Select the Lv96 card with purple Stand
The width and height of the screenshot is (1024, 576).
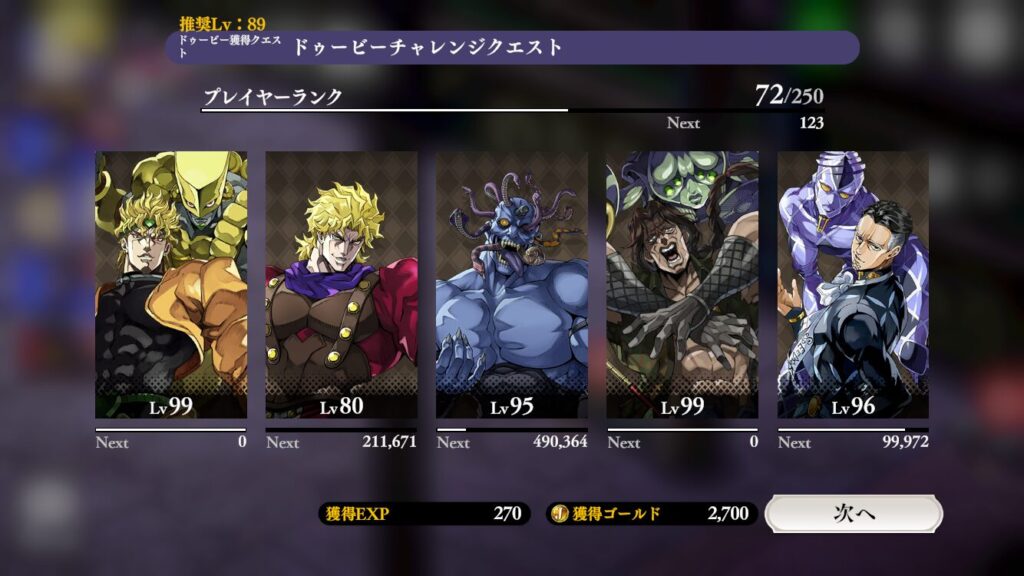[x=853, y=285]
